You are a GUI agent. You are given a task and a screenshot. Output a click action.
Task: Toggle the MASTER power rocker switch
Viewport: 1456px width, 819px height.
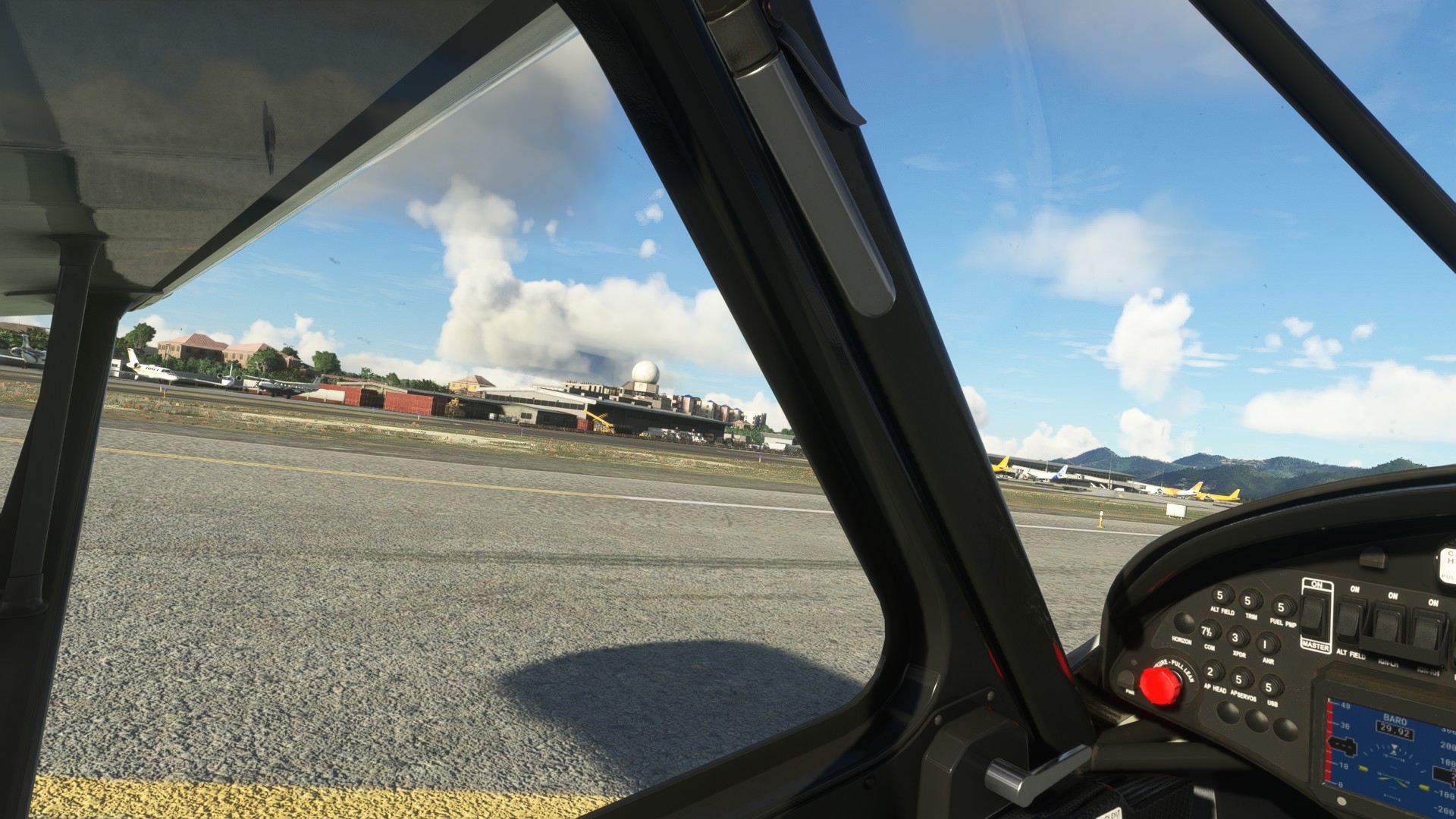1315,613
